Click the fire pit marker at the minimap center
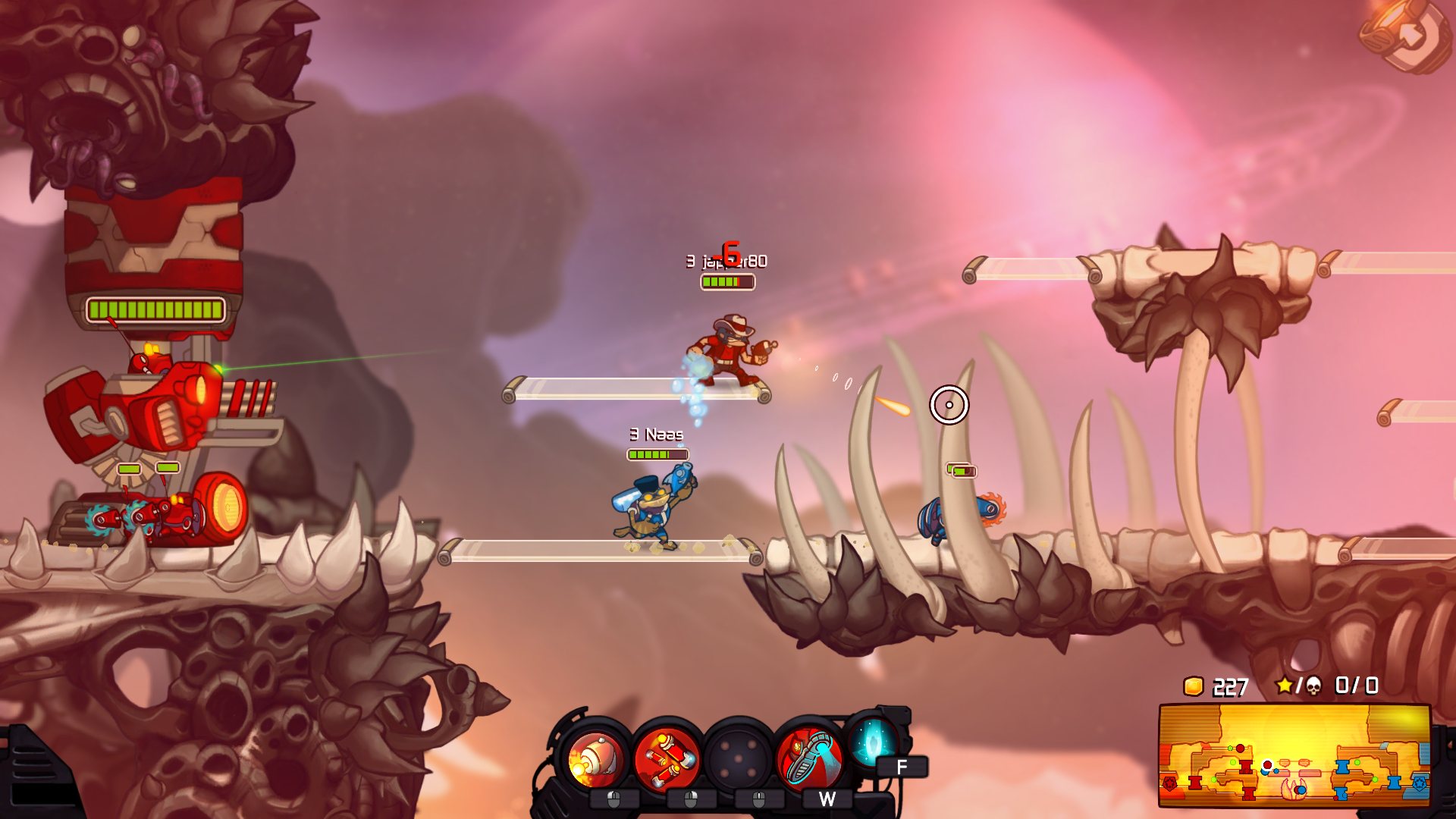This screenshot has height=819, width=1456. 1294,789
